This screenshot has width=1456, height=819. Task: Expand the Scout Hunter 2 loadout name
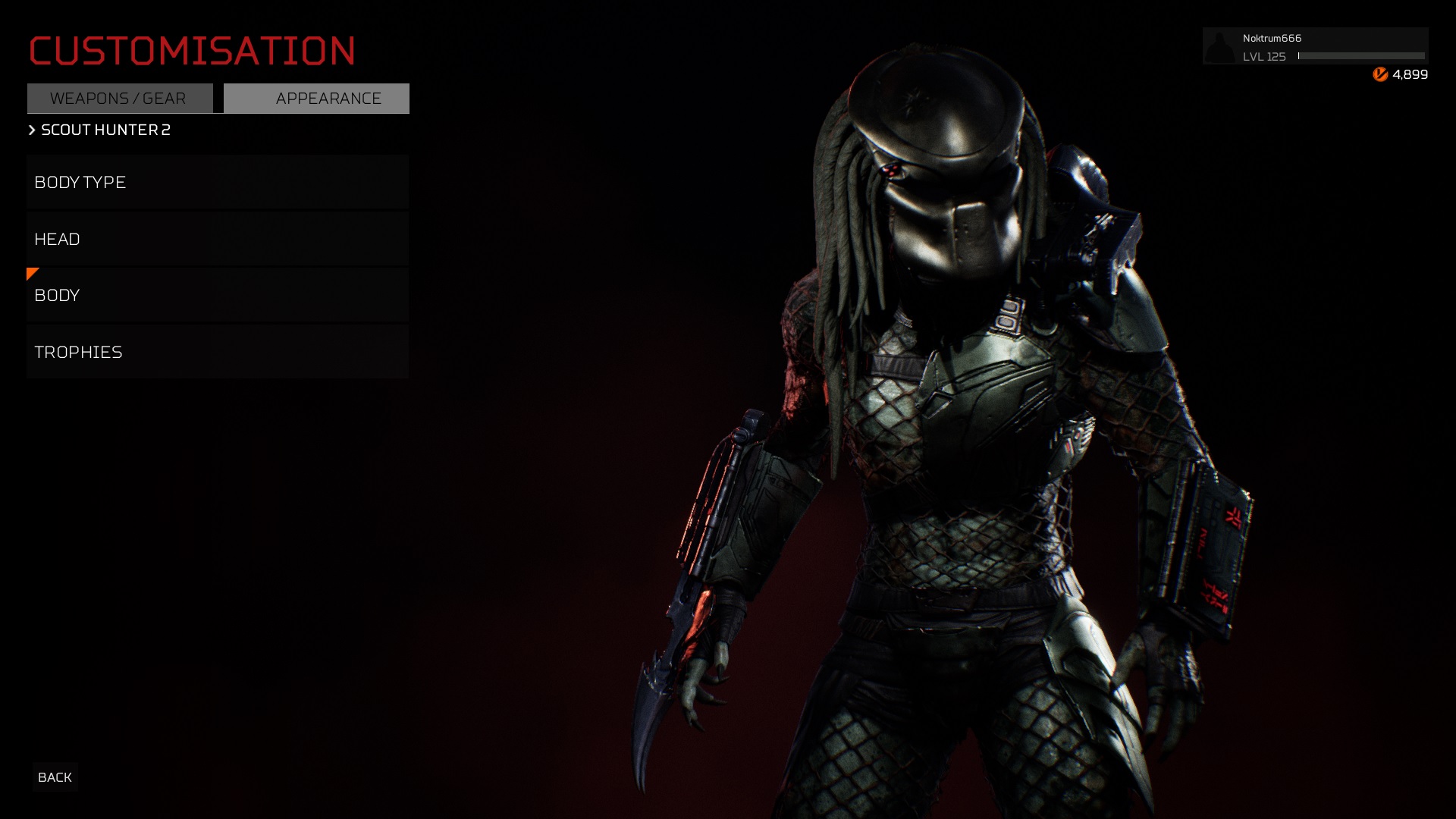[104, 130]
